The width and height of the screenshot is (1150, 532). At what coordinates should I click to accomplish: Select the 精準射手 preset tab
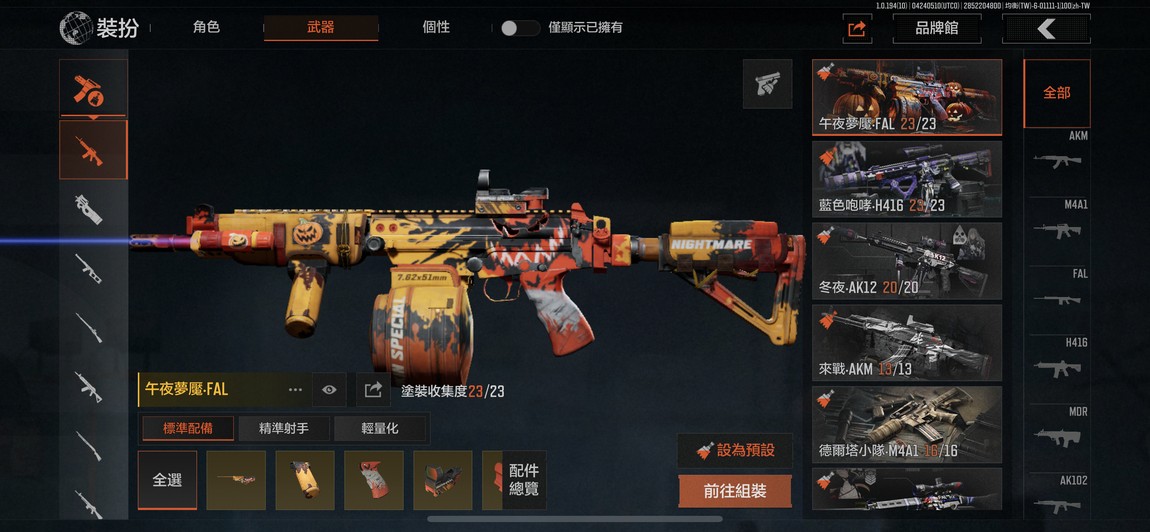pos(284,429)
